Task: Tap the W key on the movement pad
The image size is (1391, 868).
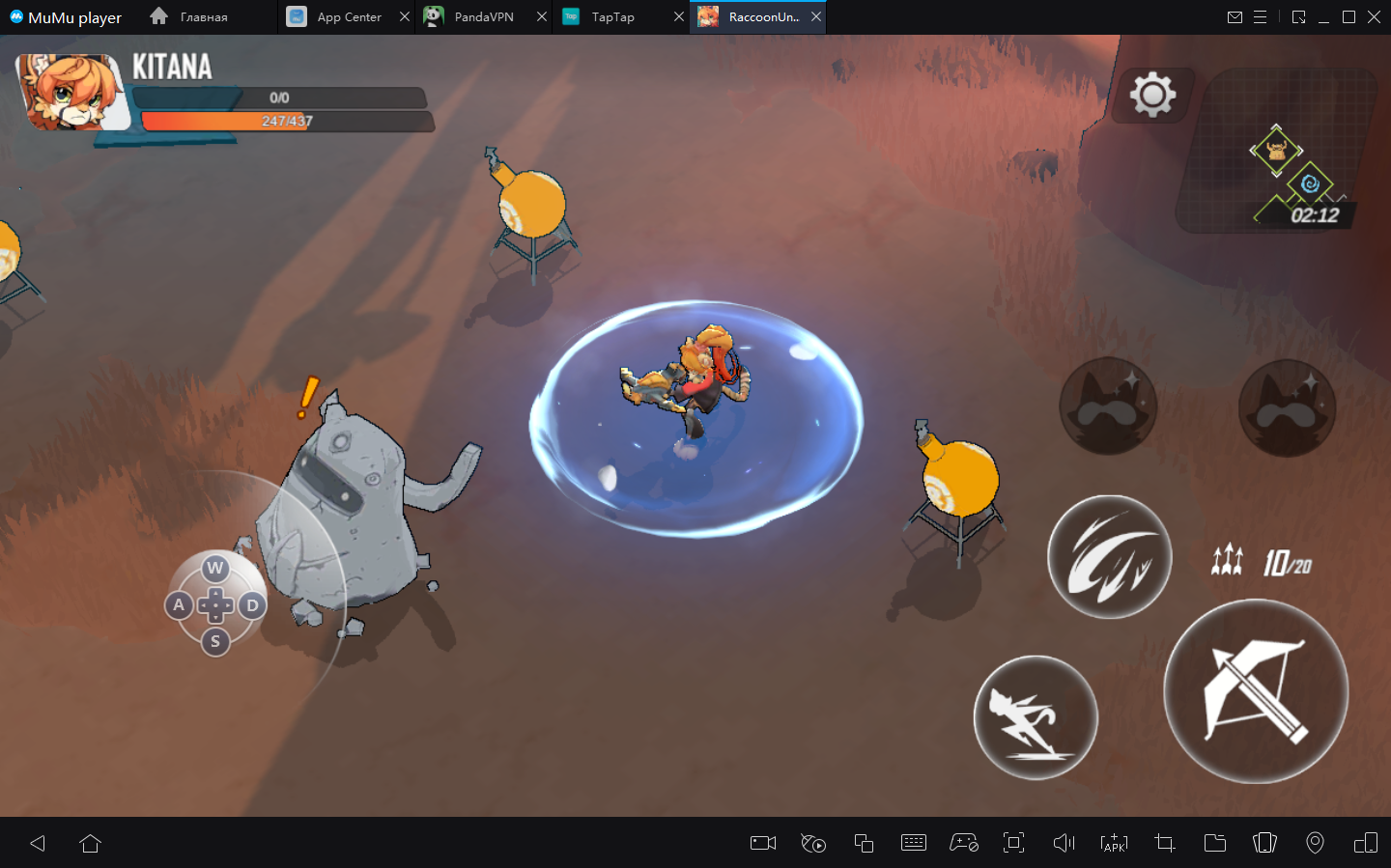Action: click(x=215, y=568)
